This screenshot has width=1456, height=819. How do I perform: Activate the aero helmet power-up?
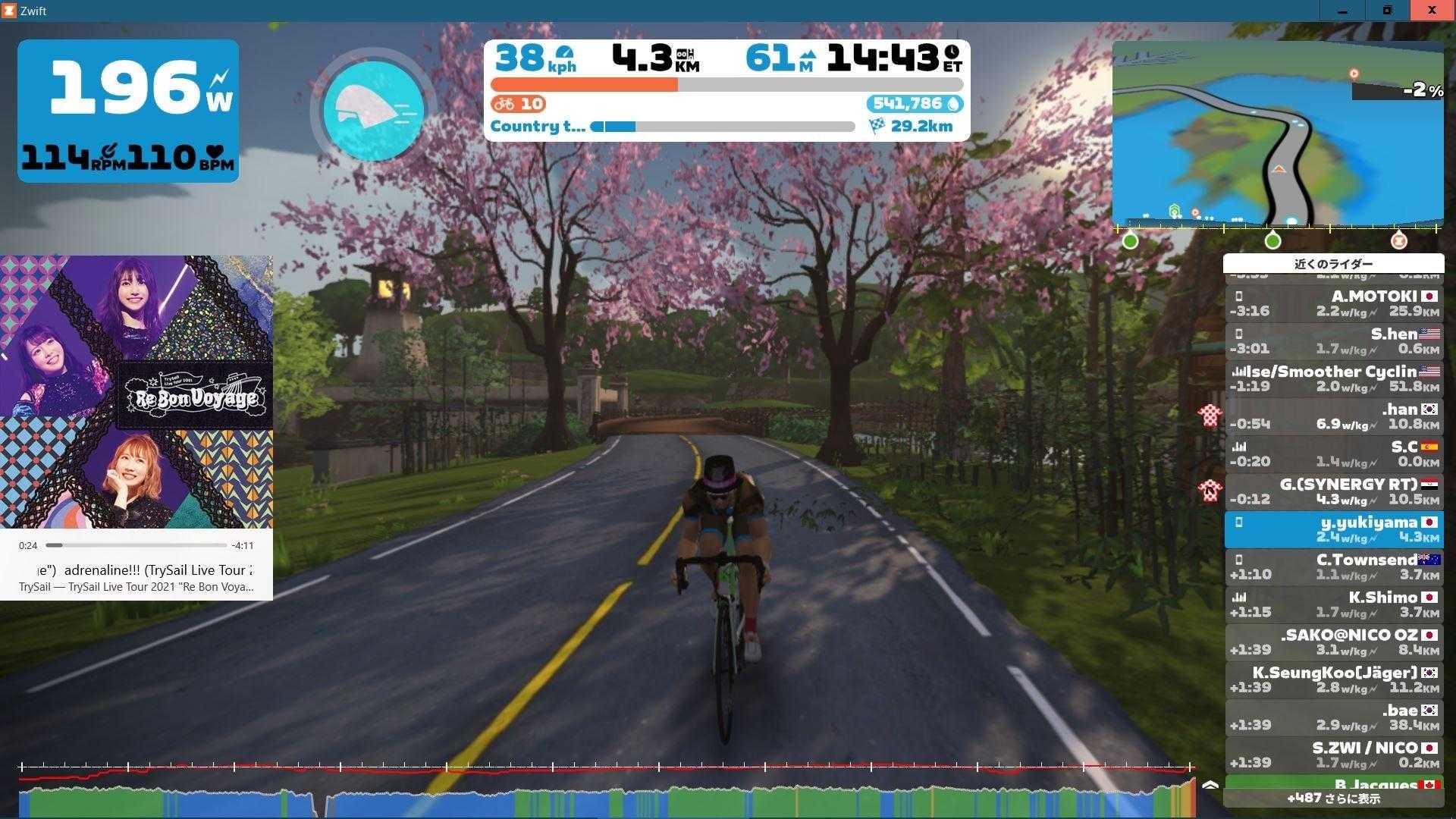[x=373, y=111]
